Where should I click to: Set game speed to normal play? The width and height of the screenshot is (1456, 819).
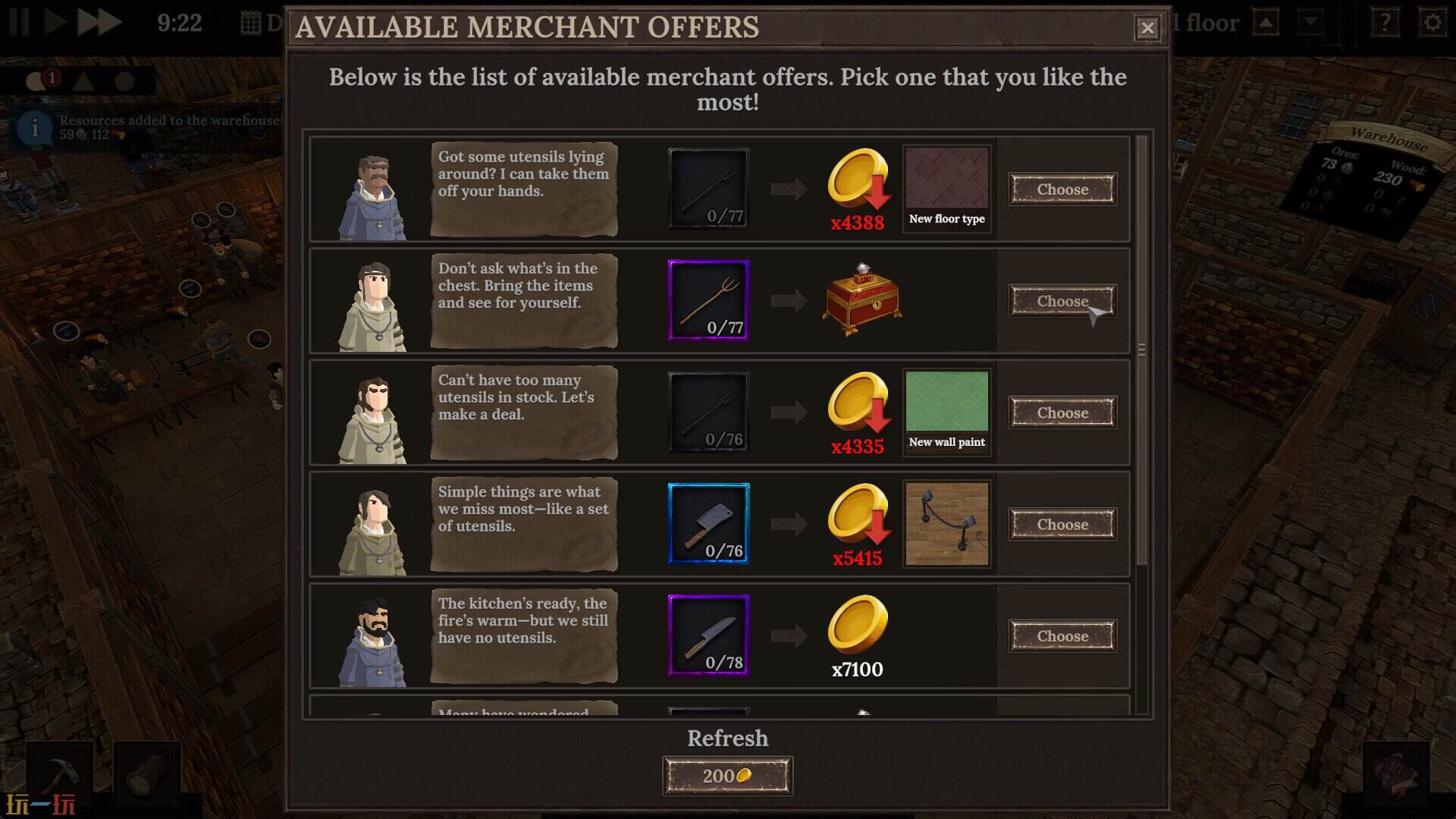coord(55,23)
